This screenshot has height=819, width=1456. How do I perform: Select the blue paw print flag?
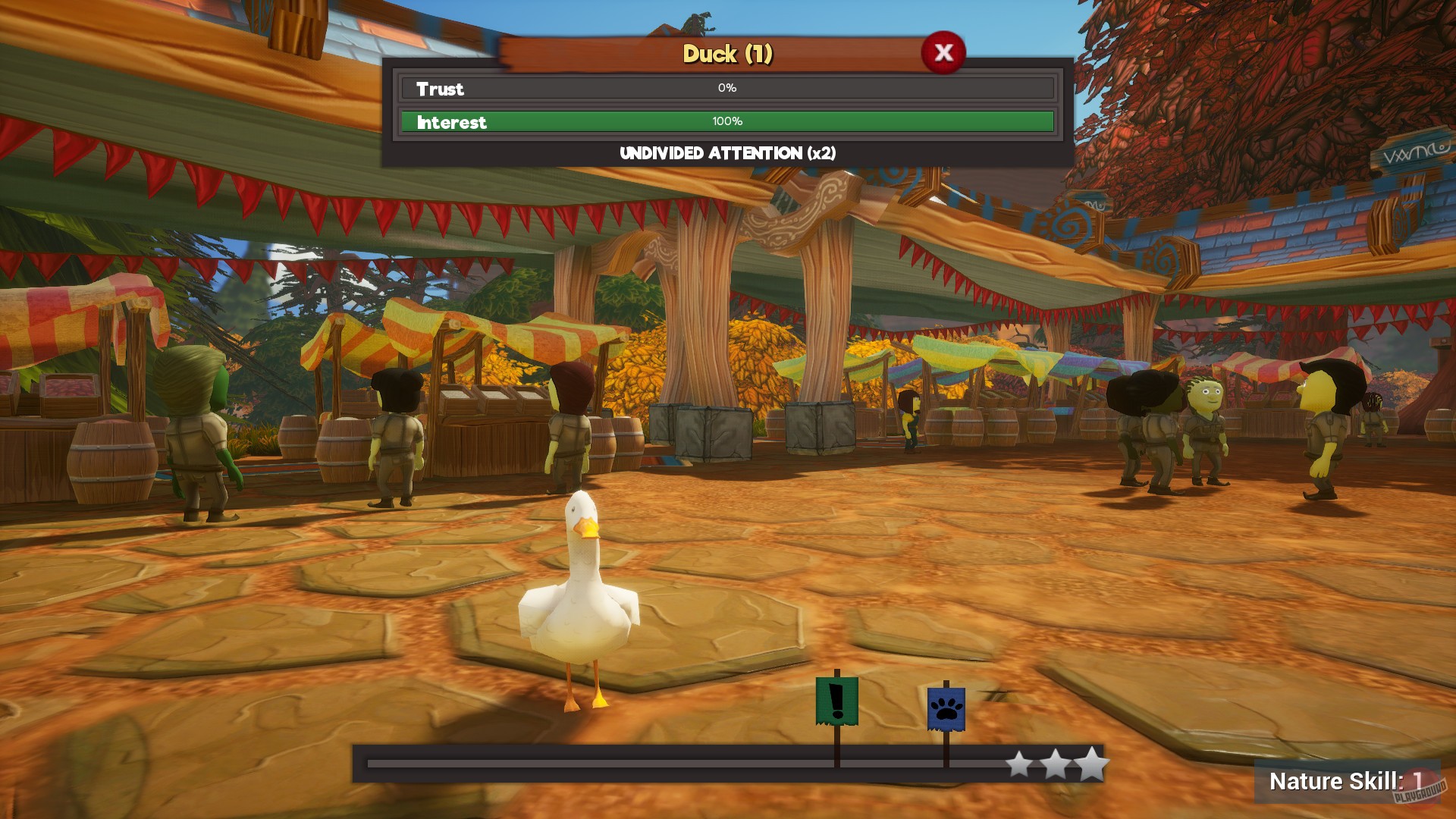(946, 709)
